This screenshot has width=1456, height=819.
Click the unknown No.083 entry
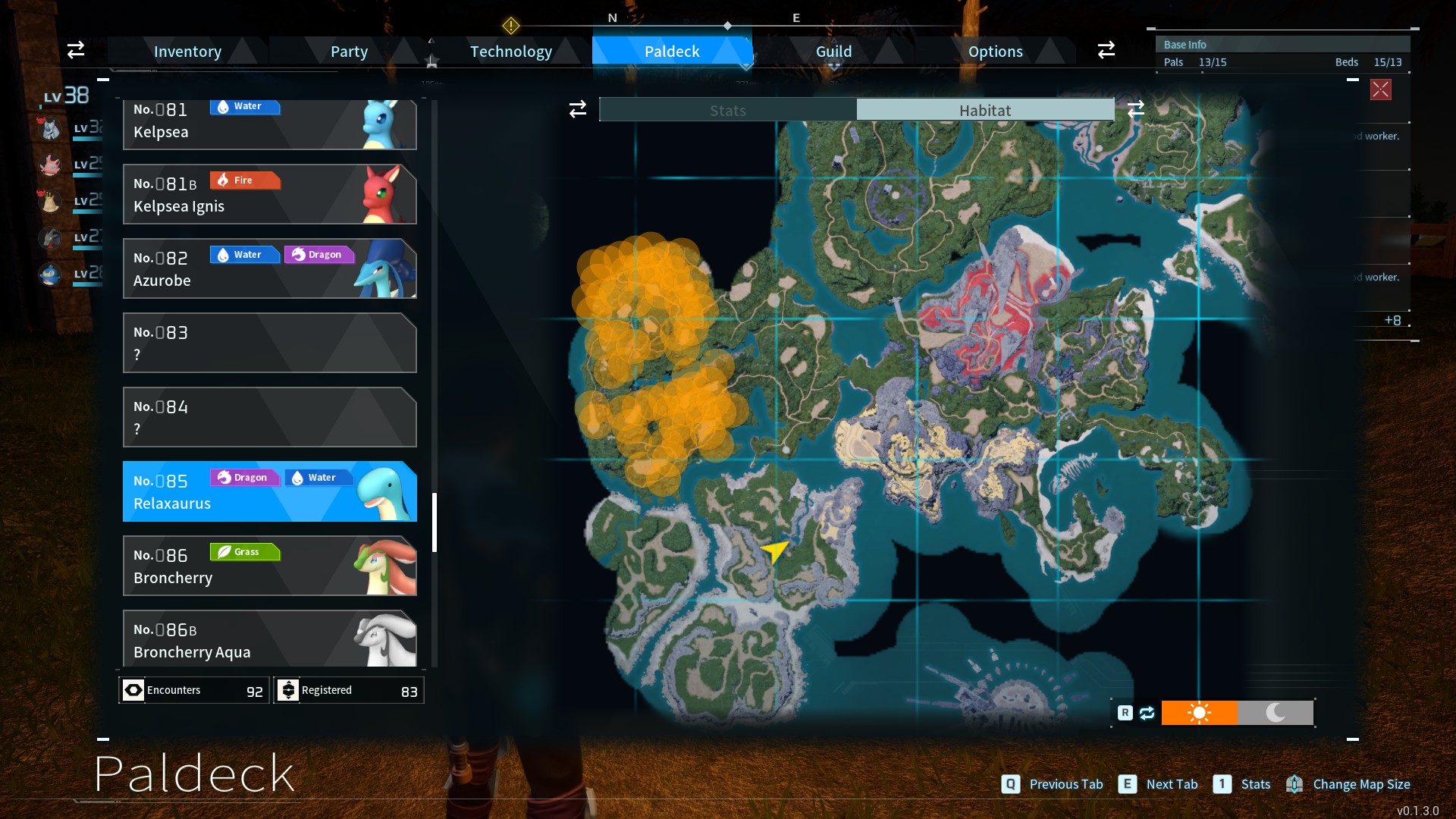pos(269,344)
